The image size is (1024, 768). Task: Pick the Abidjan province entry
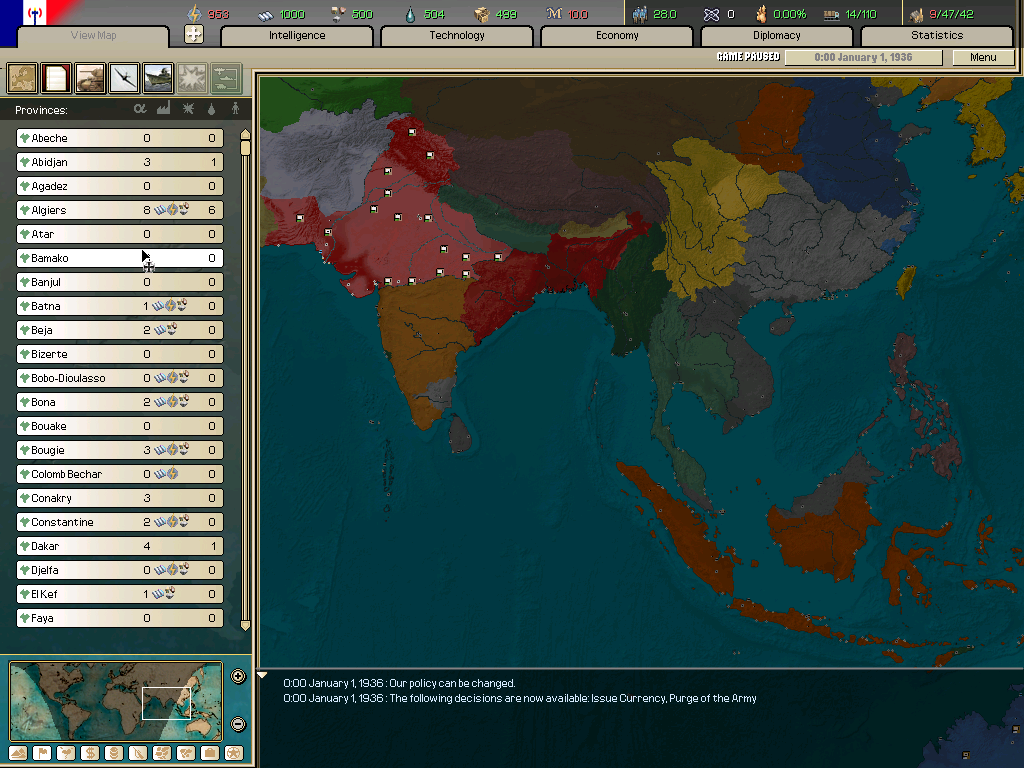pos(120,162)
